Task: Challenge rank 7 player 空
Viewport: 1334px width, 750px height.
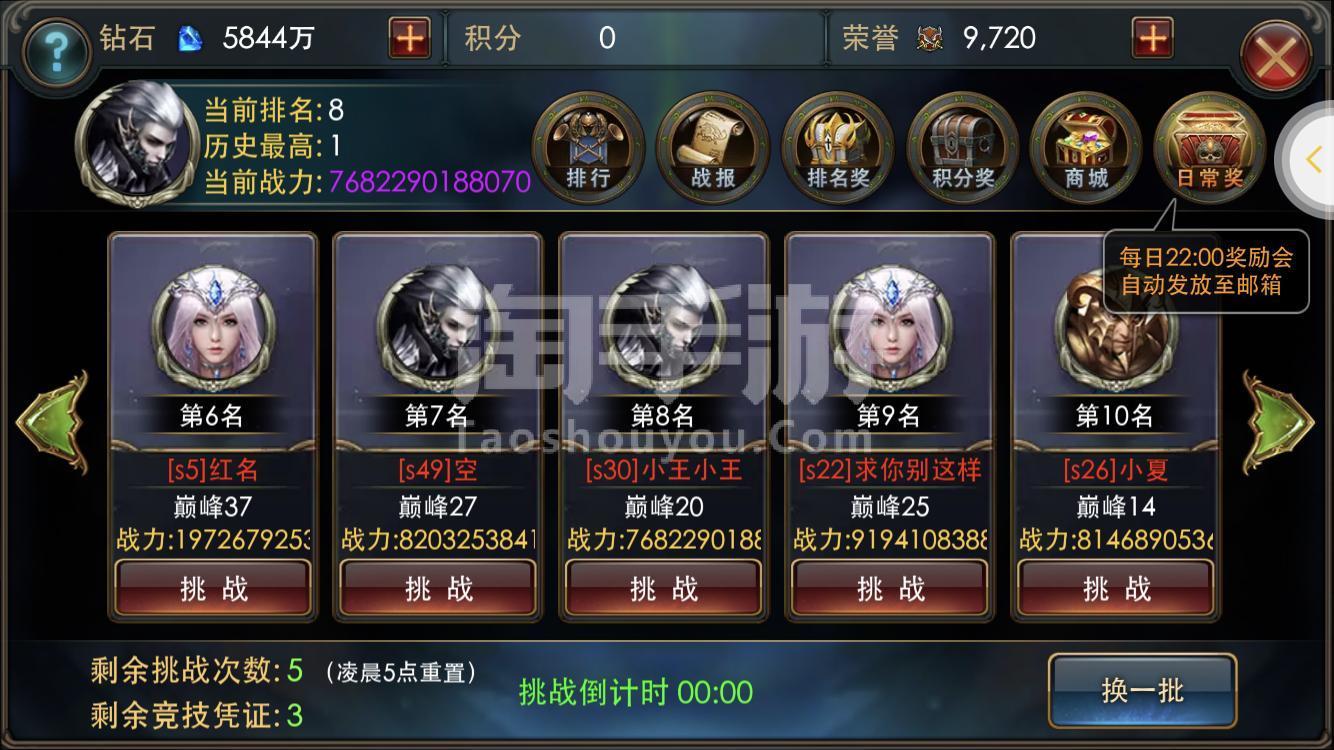Action: tap(438, 588)
